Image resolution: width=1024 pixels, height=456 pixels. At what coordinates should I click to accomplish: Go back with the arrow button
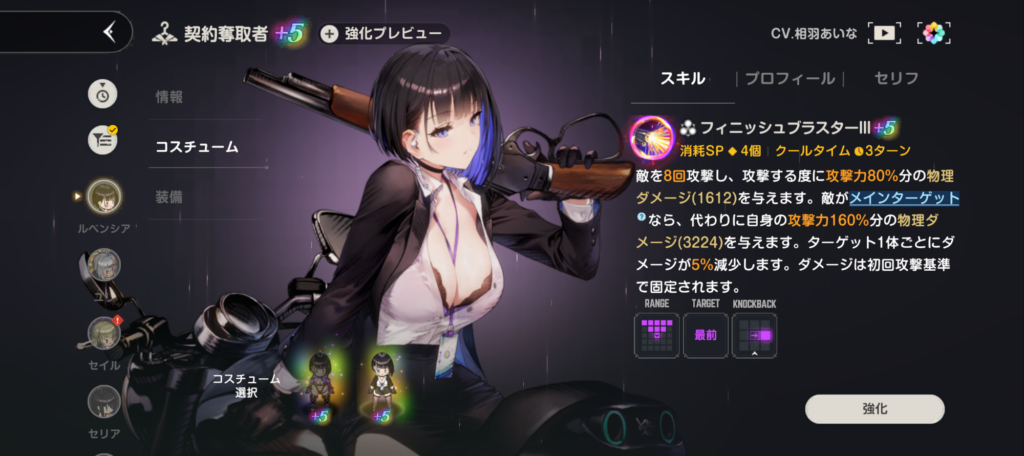pyautogui.click(x=110, y=32)
